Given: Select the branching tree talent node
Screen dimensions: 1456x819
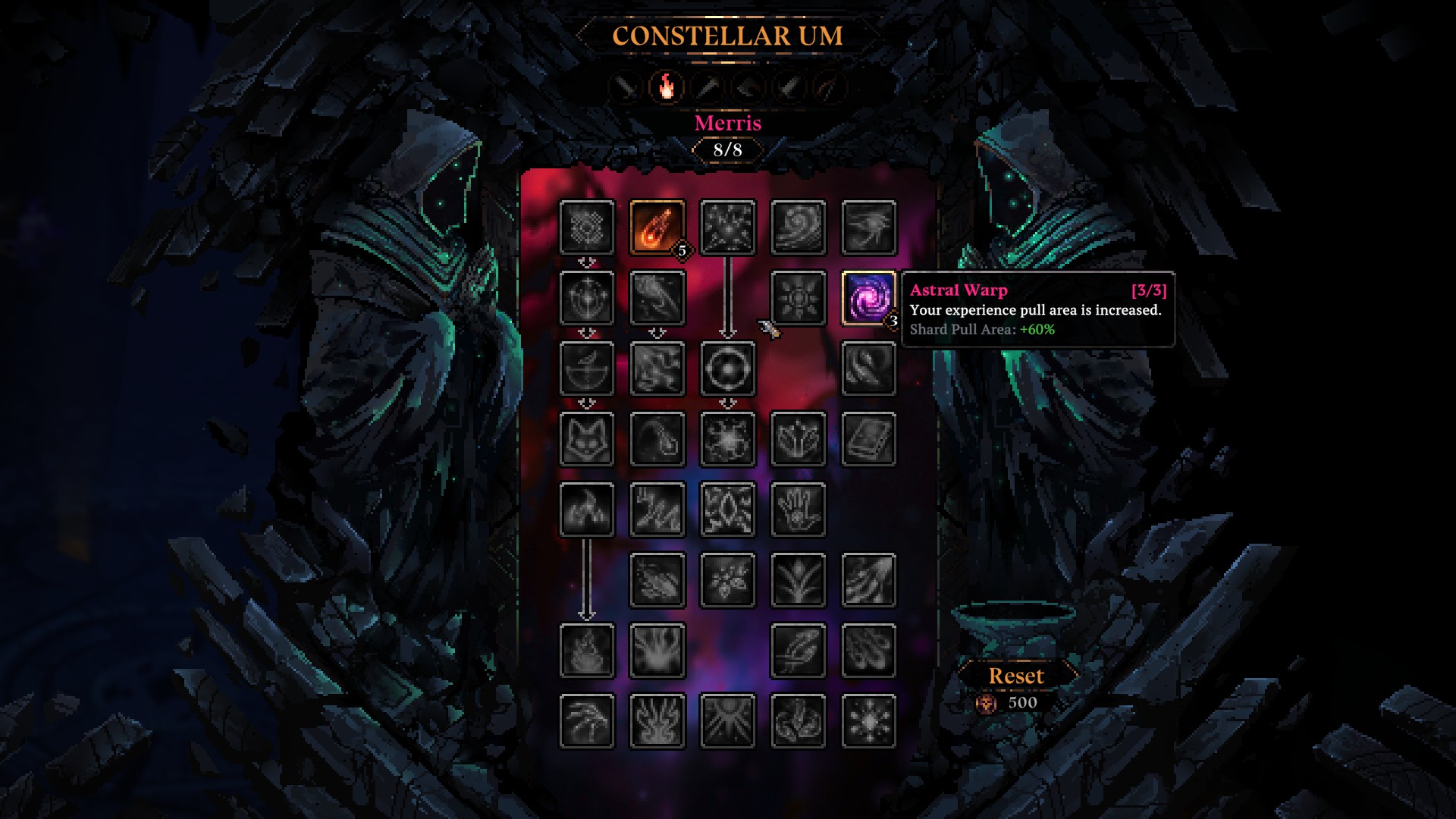Looking at the screenshot, I should click(x=798, y=580).
